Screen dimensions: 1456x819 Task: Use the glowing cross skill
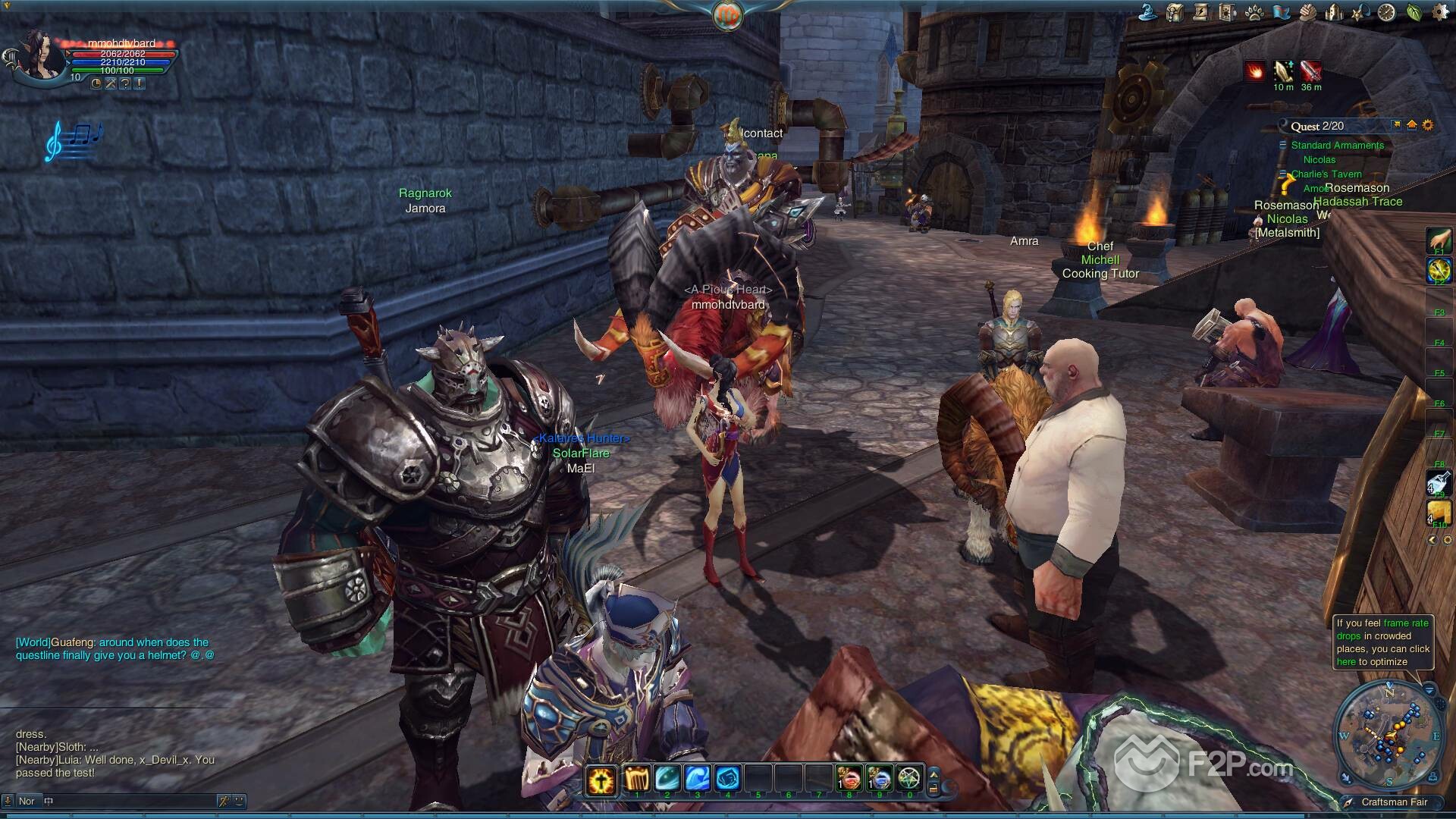pos(601,779)
